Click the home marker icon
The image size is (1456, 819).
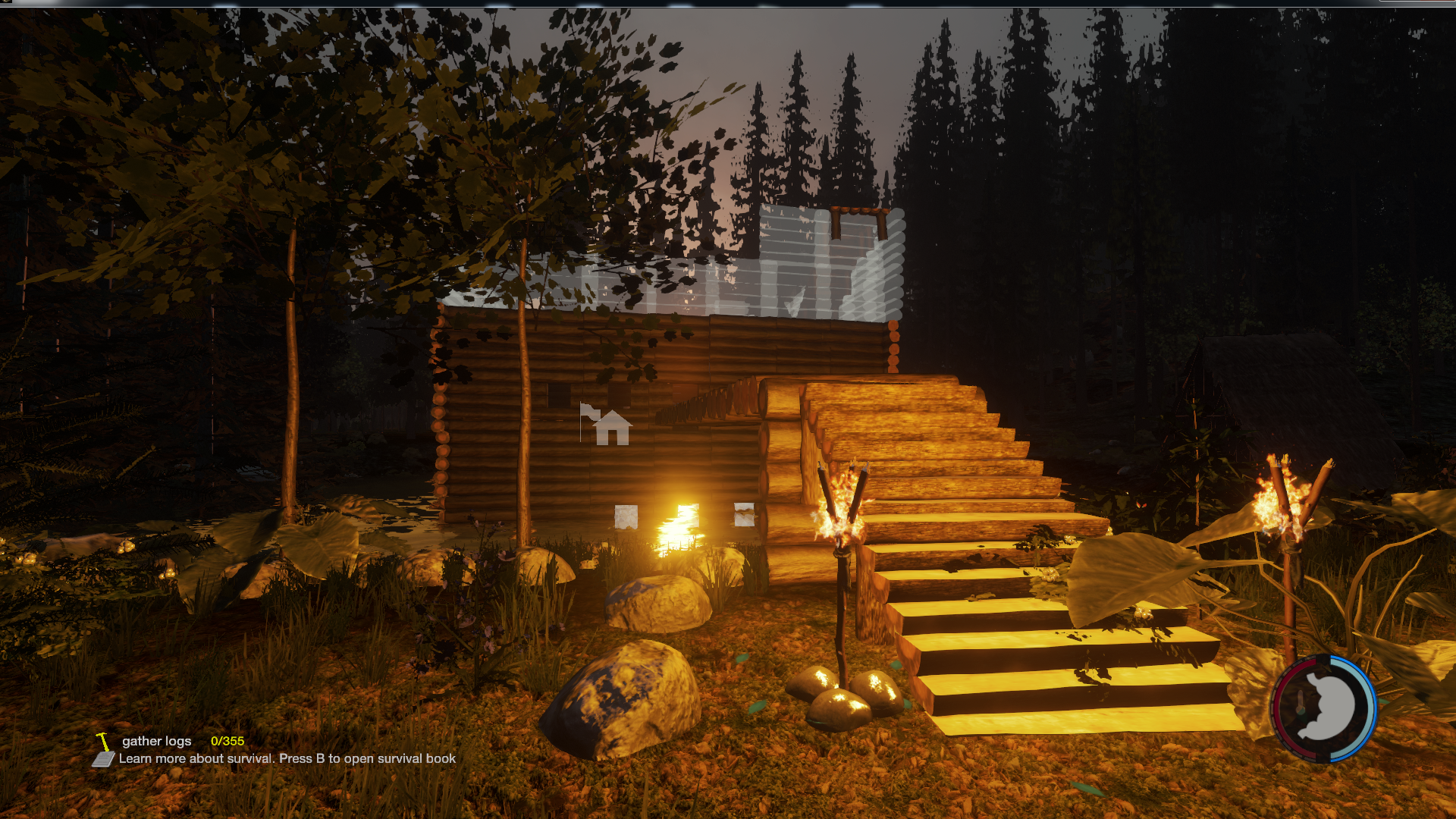click(611, 428)
